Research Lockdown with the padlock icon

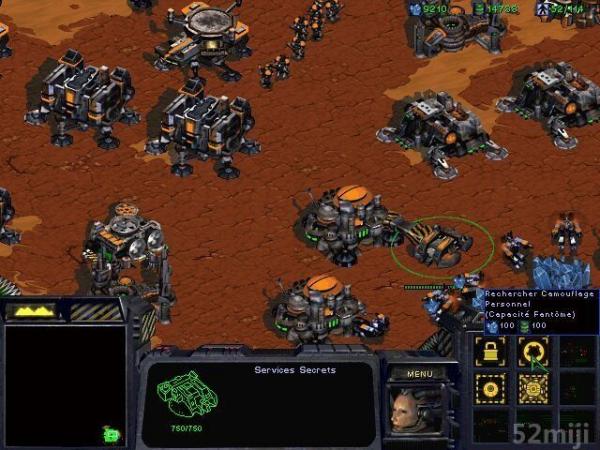pyautogui.click(x=491, y=351)
